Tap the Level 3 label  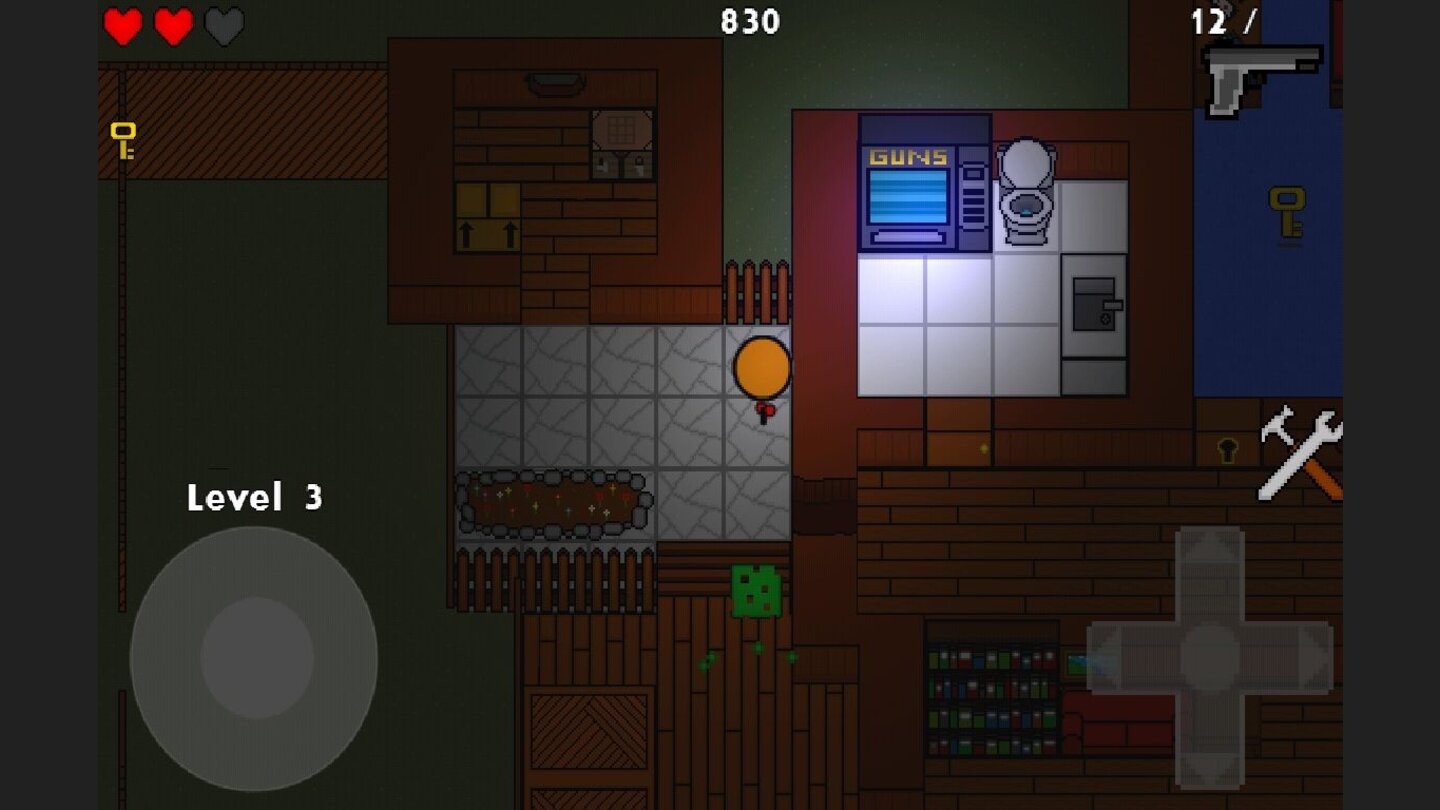coord(256,496)
